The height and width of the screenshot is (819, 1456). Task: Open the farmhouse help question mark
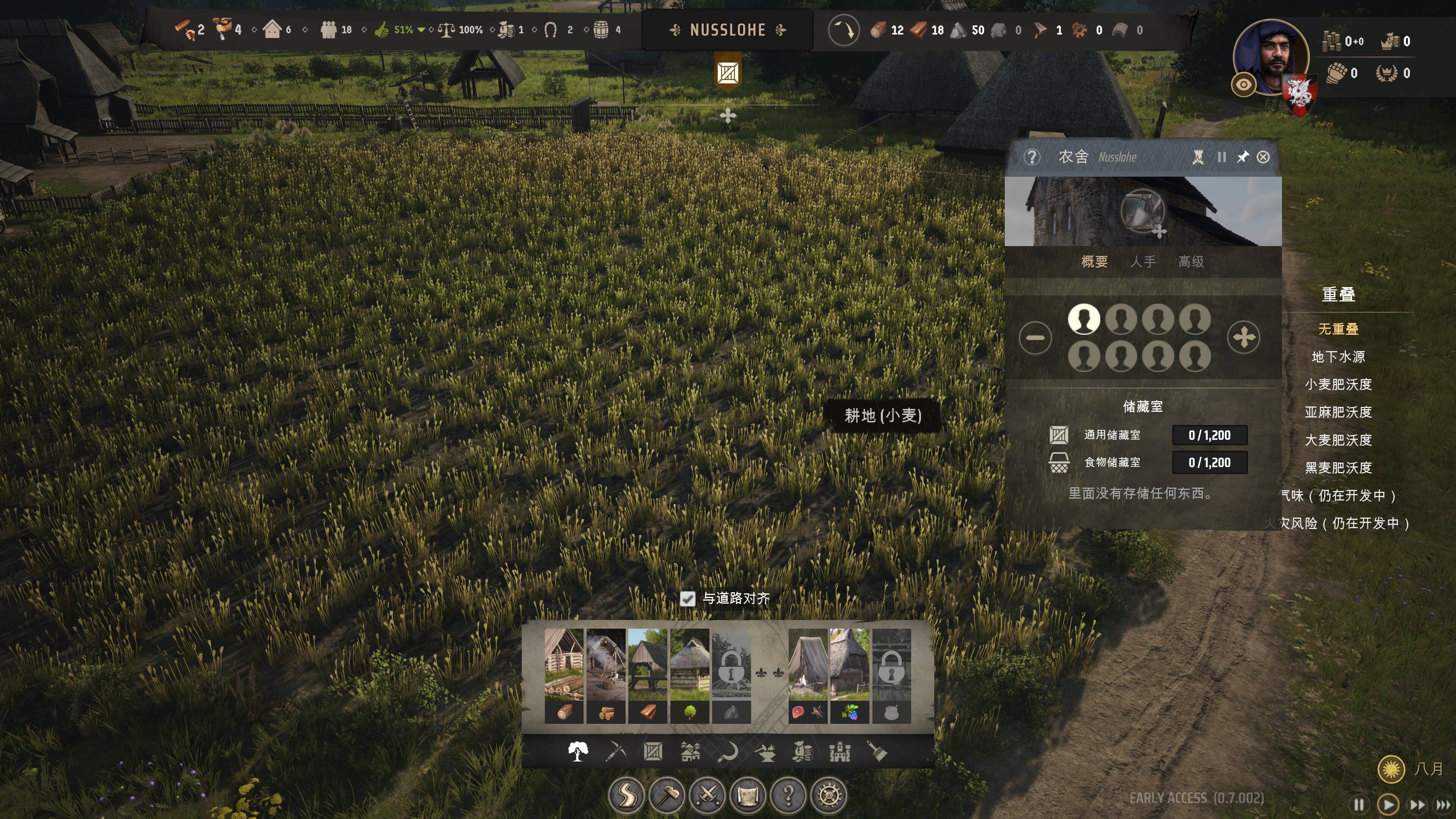[1031, 157]
